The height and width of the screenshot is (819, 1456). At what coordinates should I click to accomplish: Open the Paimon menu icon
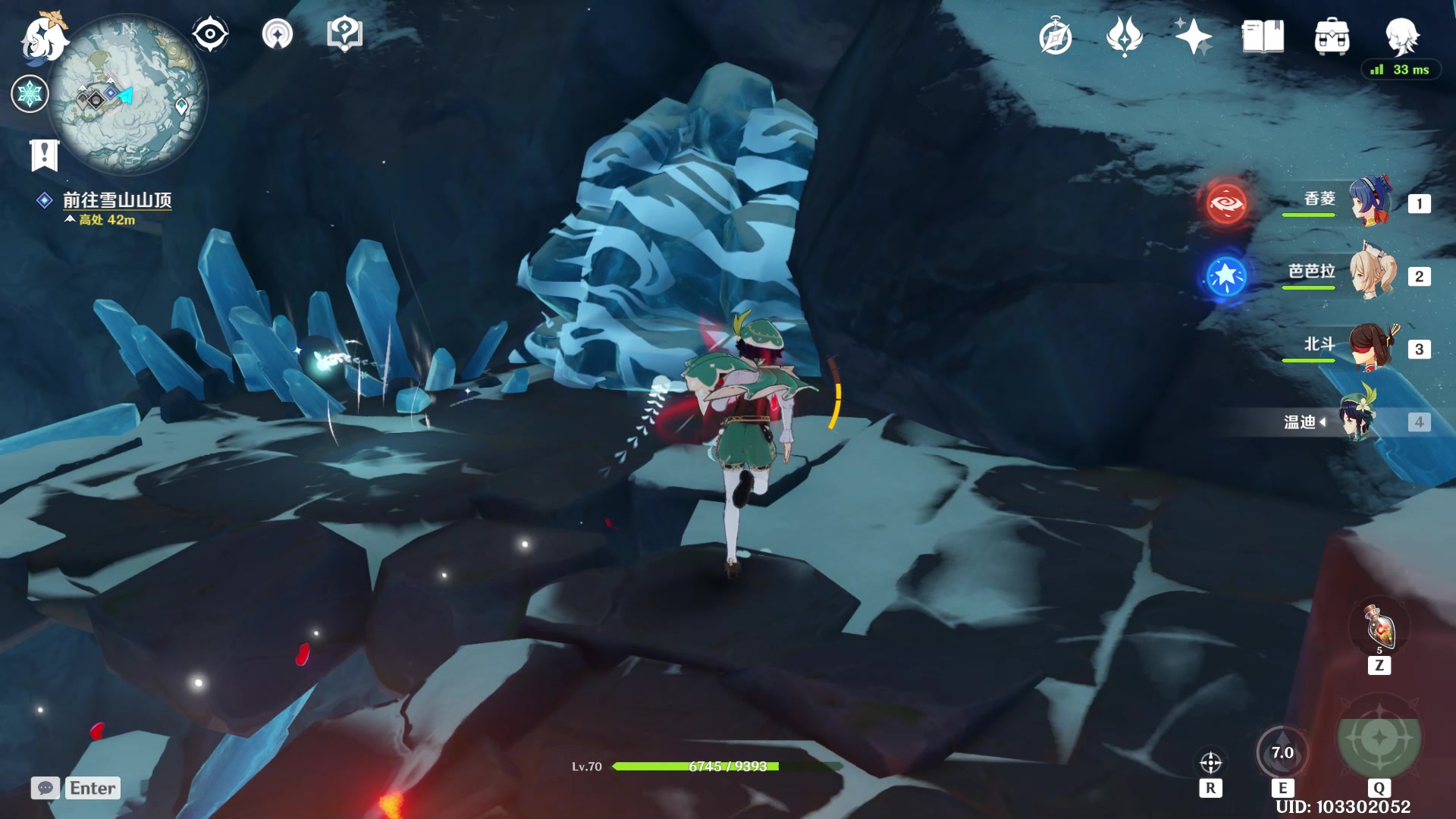pos(43,38)
